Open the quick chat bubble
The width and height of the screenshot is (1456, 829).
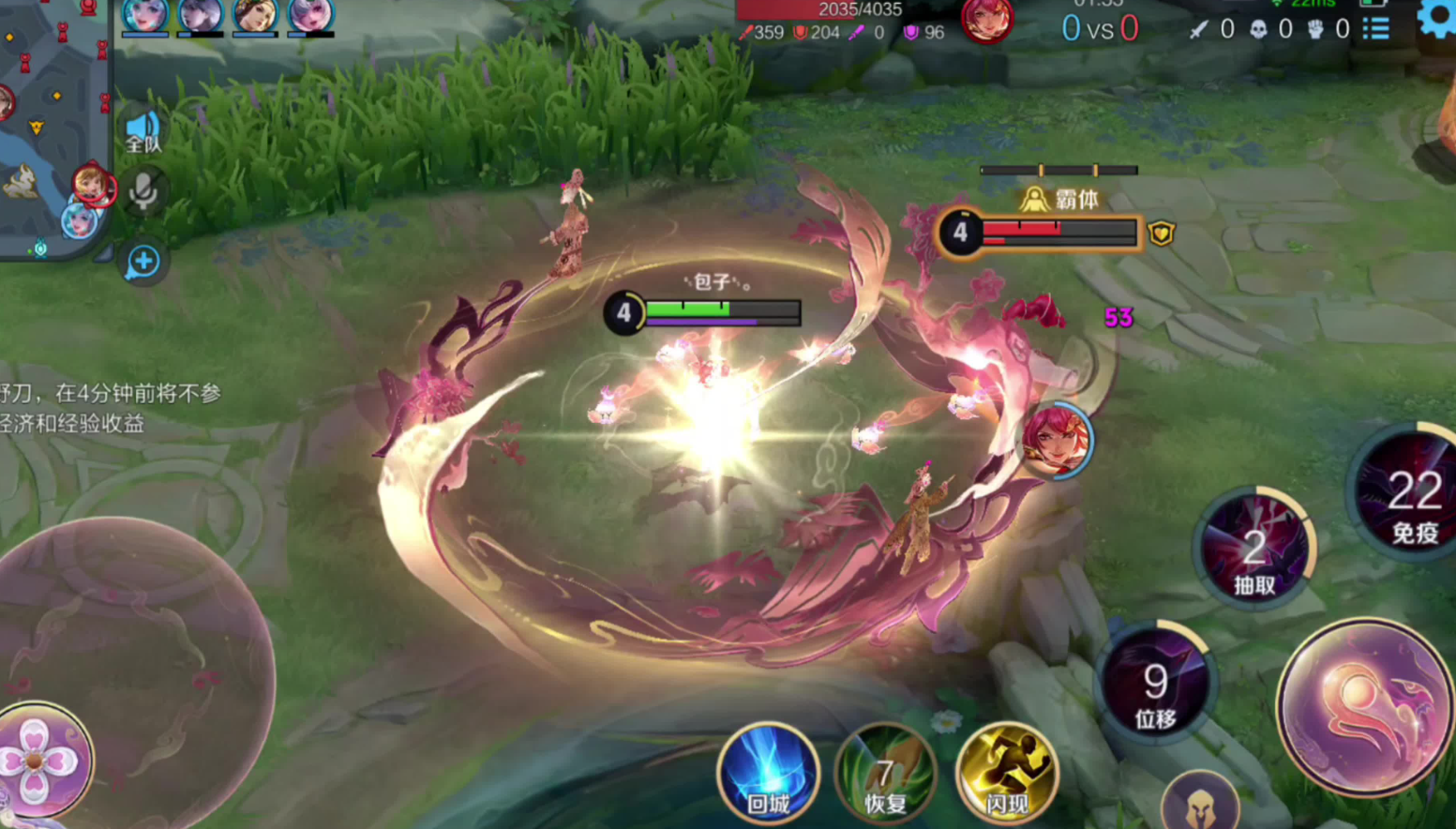click(143, 262)
